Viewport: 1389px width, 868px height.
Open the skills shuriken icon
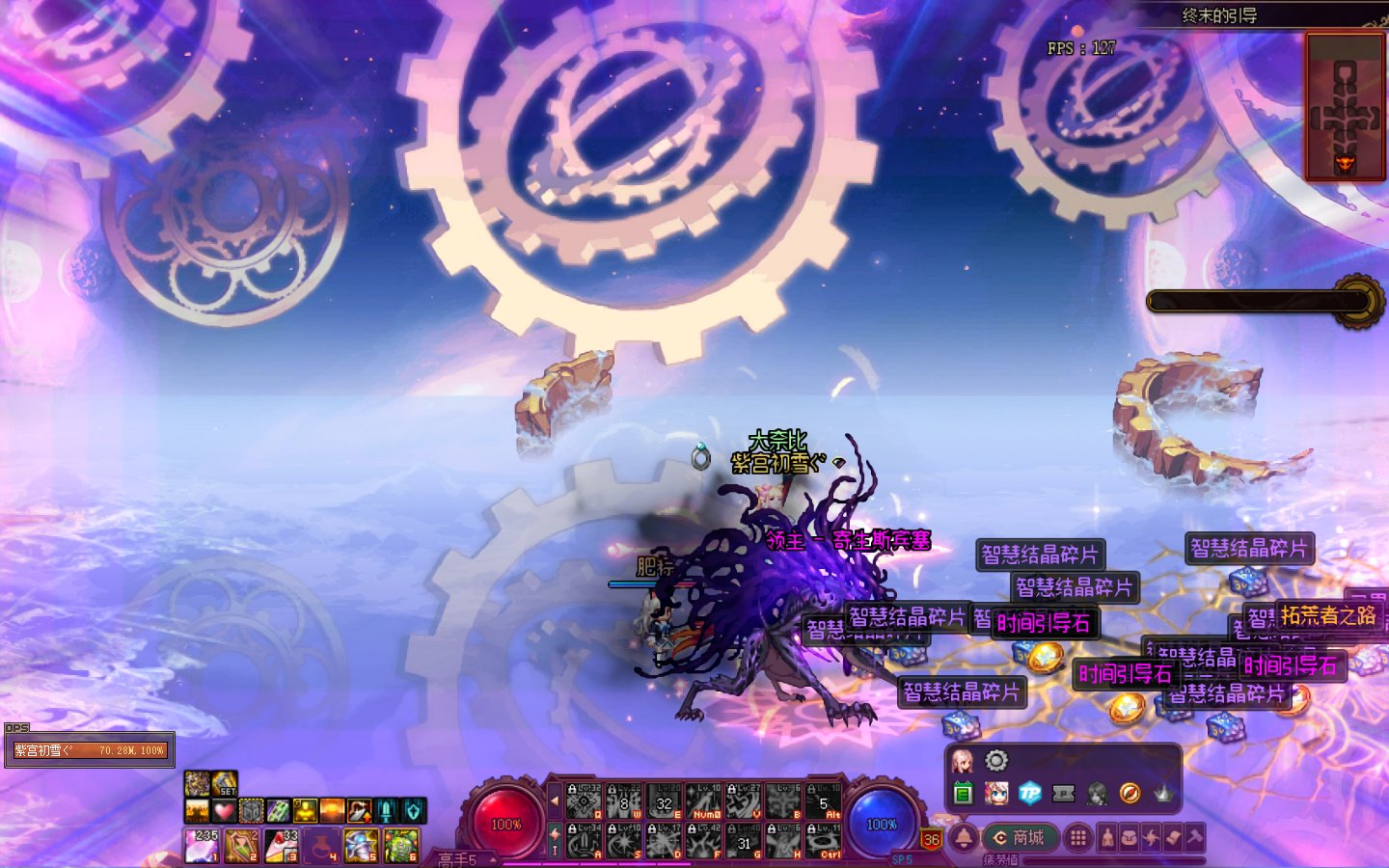pyautogui.click(x=1151, y=837)
